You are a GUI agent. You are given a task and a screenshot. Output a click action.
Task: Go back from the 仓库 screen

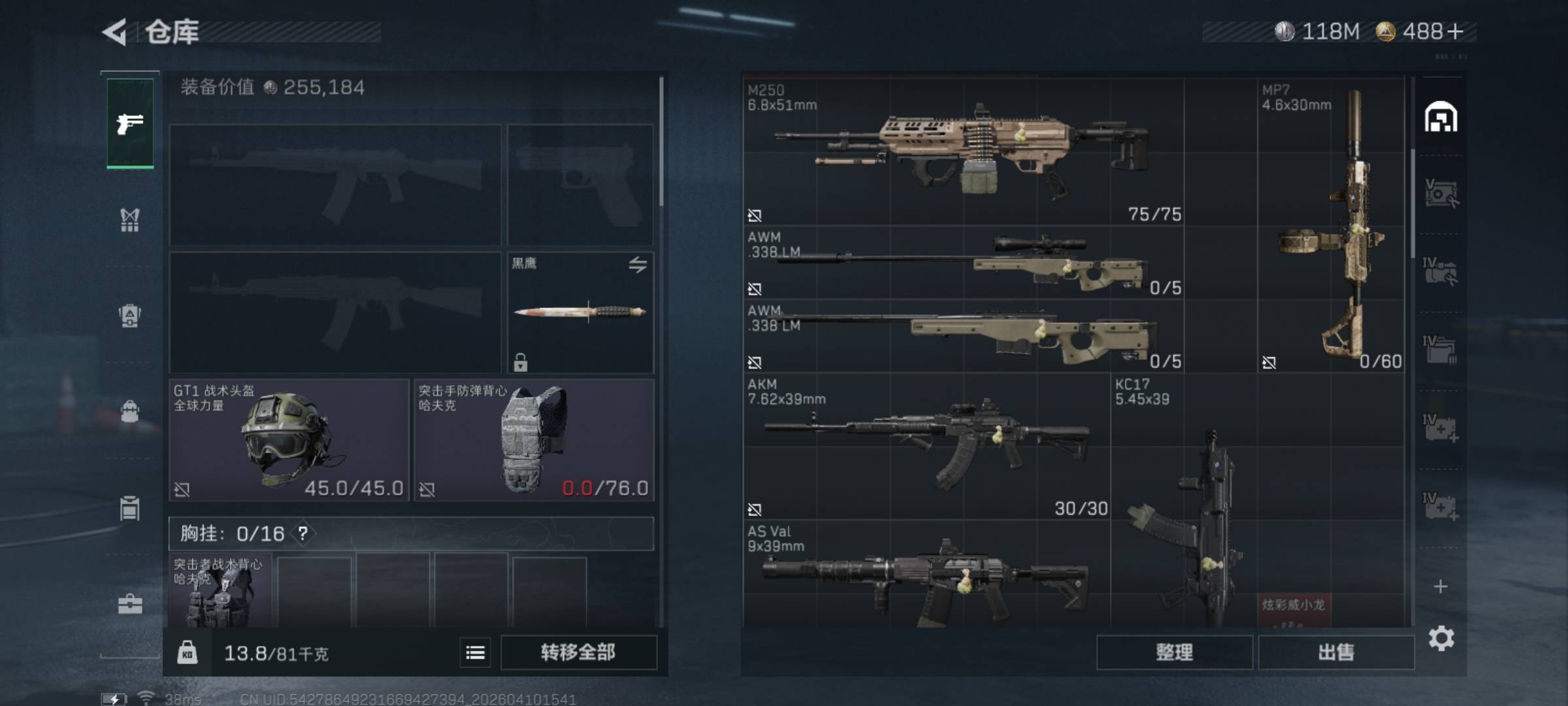[116, 32]
